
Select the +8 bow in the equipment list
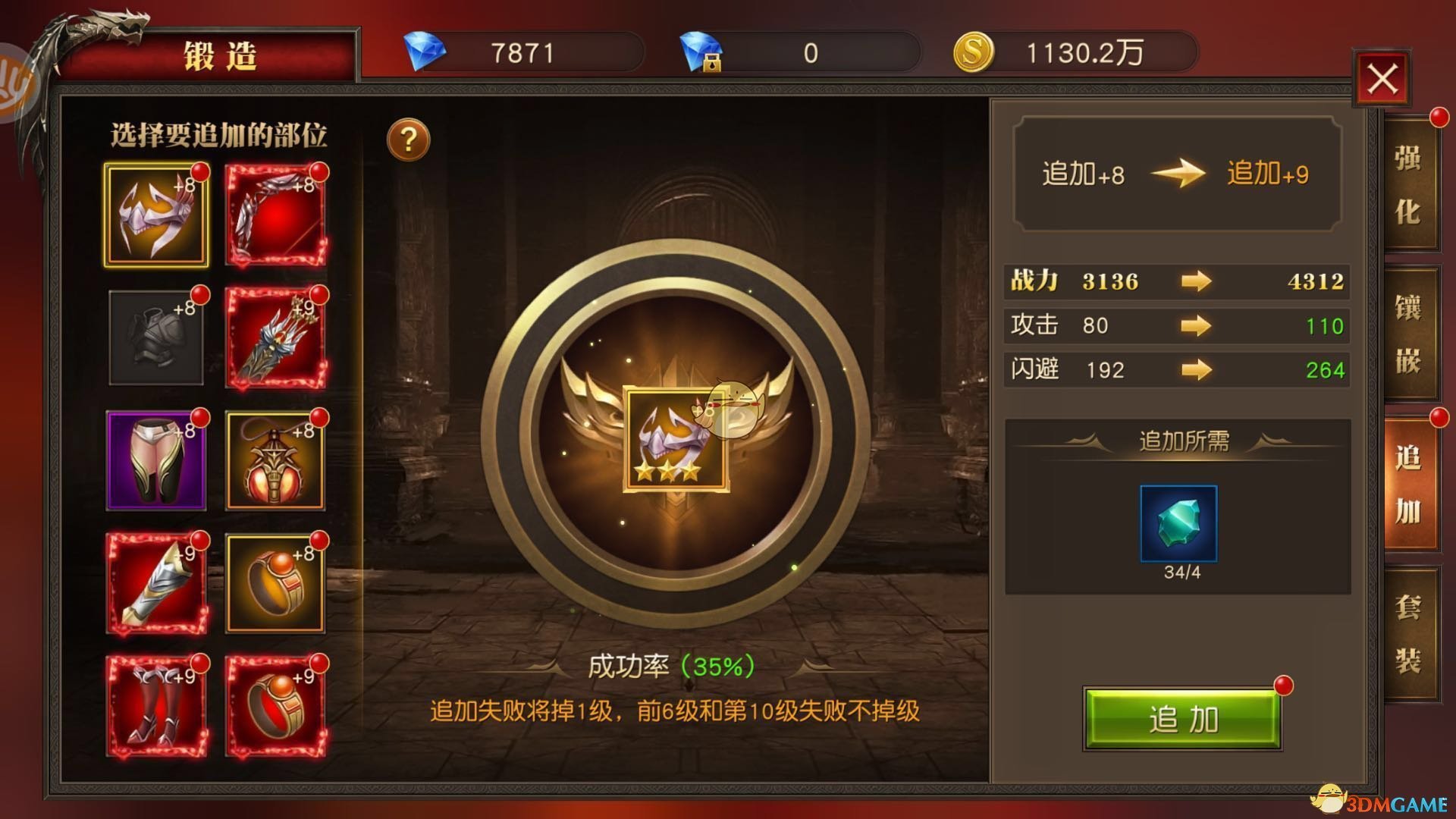pyautogui.click(x=276, y=213)
